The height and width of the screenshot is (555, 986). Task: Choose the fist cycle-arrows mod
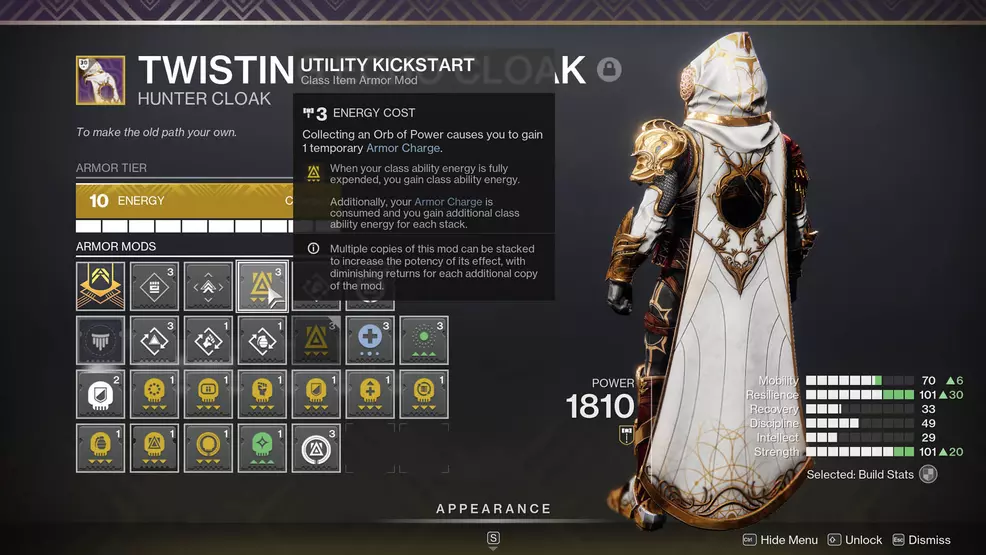click(x=208, y=340)
